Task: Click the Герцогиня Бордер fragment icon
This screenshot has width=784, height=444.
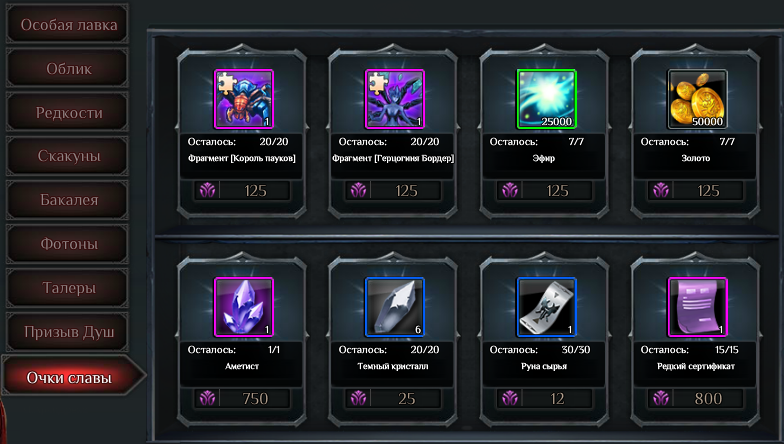Action: pos(394,99)
